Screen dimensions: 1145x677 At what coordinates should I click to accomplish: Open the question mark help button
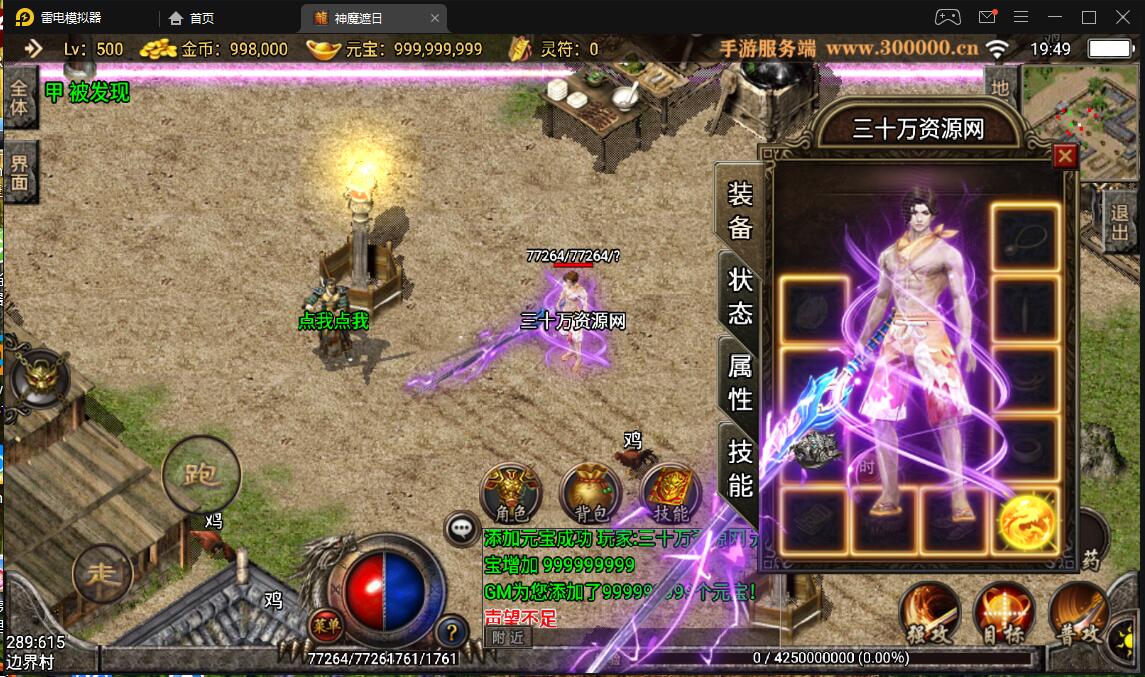point(452,631)
